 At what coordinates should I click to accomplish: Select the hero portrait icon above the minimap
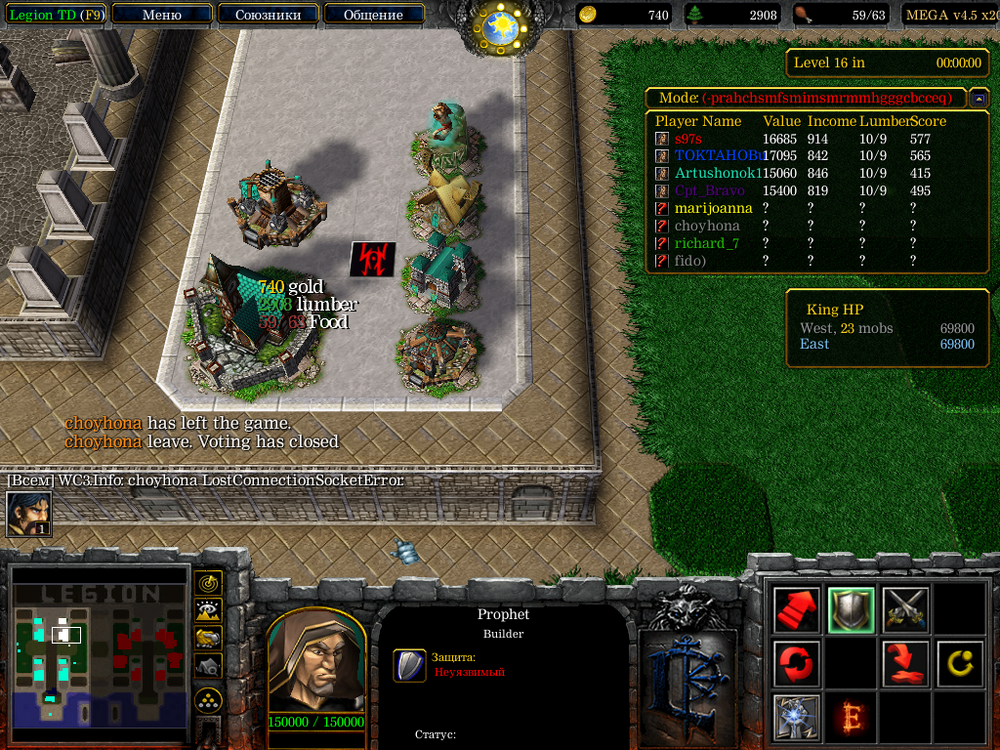pos(29,513)
